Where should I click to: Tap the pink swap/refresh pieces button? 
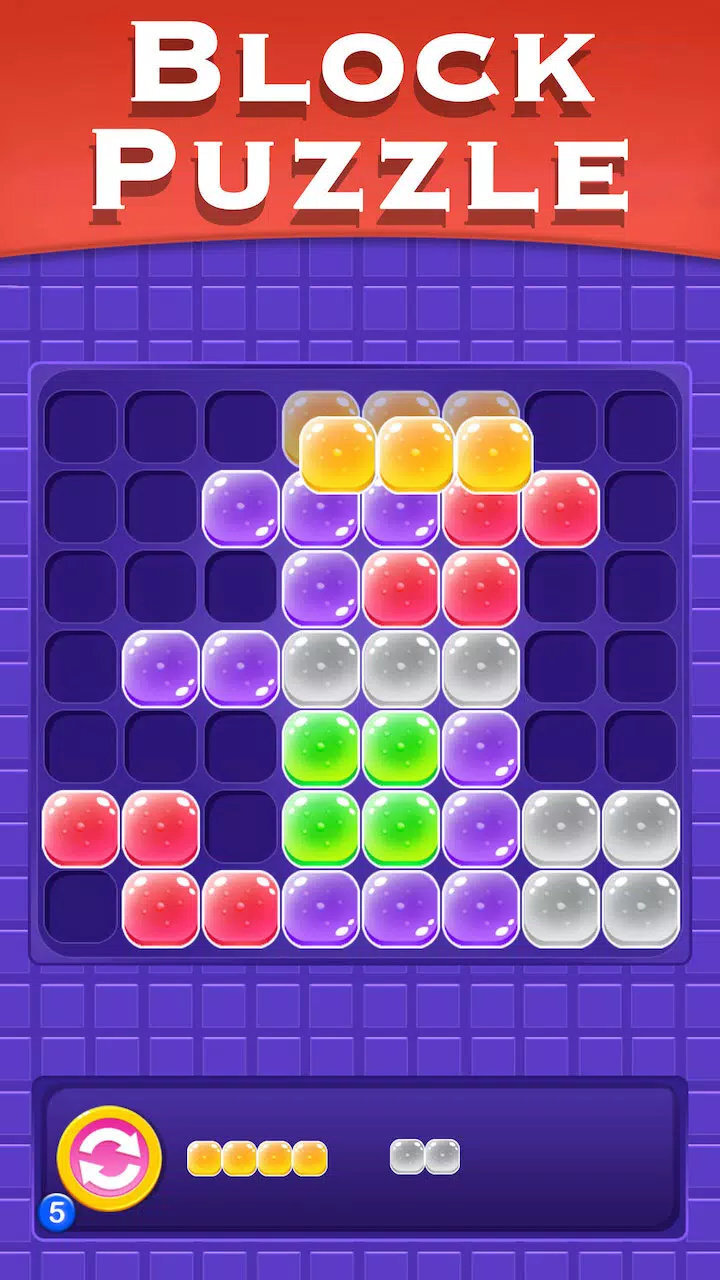point(108,1158)
